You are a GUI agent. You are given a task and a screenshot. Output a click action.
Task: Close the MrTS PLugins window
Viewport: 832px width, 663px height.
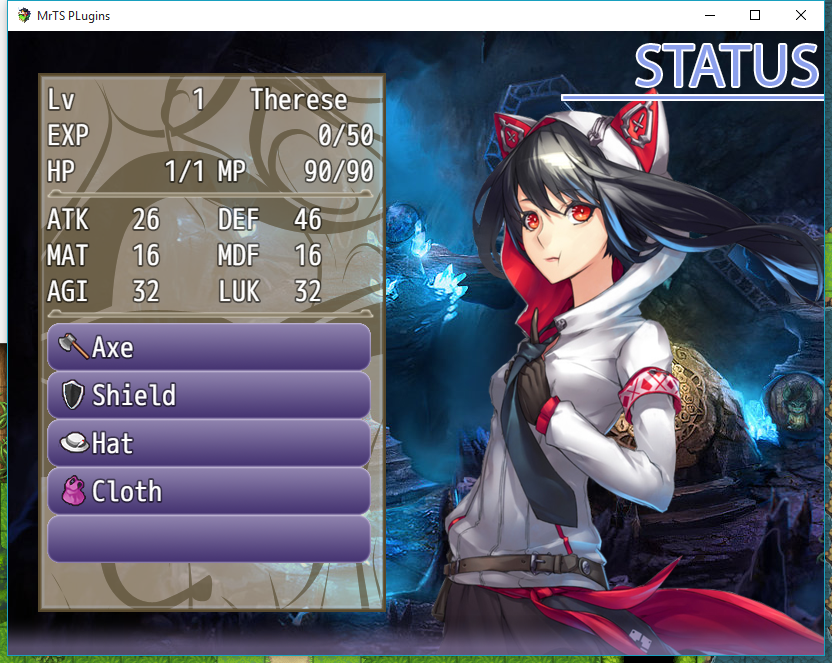point(801,15)
